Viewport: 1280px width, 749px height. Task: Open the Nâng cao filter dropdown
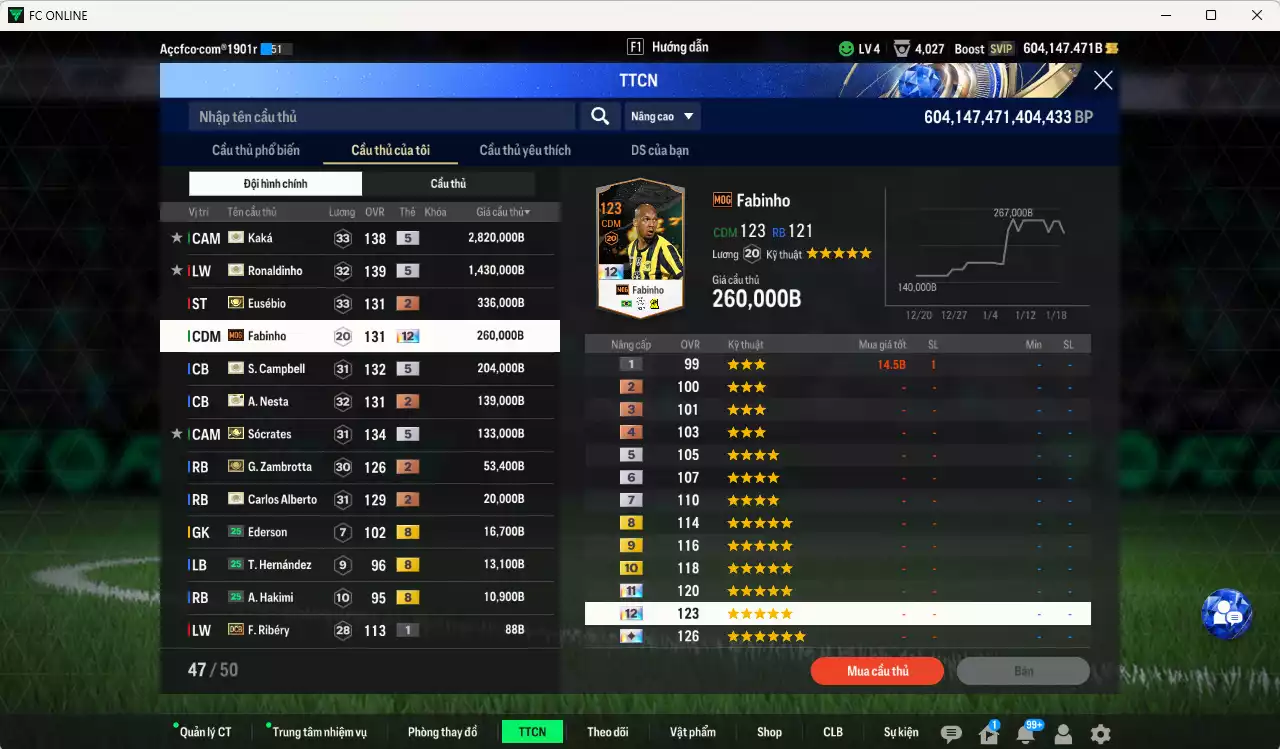click(x=661, y=116)
